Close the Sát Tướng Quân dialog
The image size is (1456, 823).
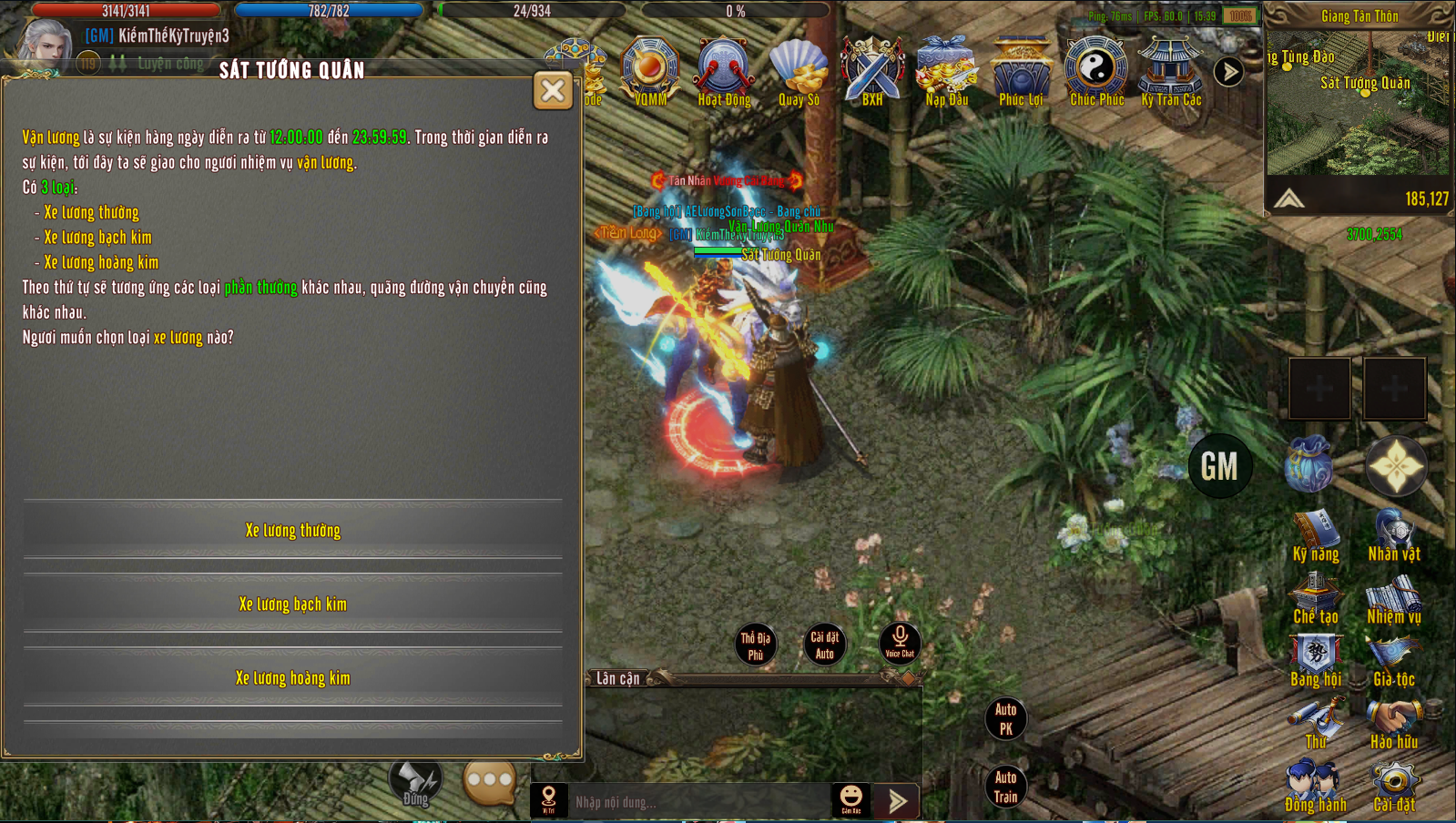click(x=553, y=90)
